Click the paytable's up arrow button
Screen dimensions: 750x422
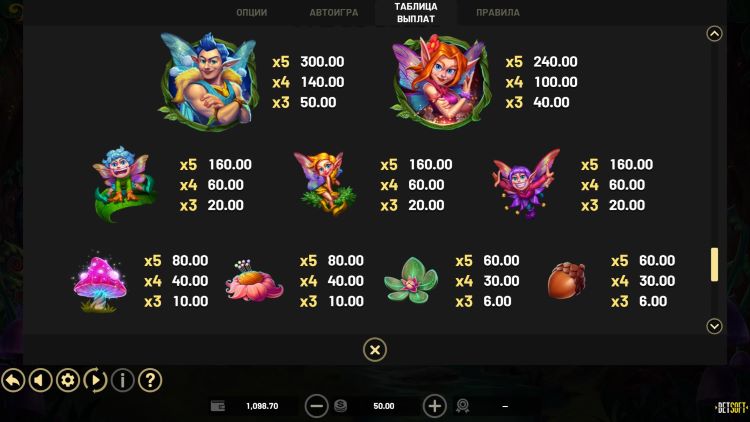(x=714, y=33)
